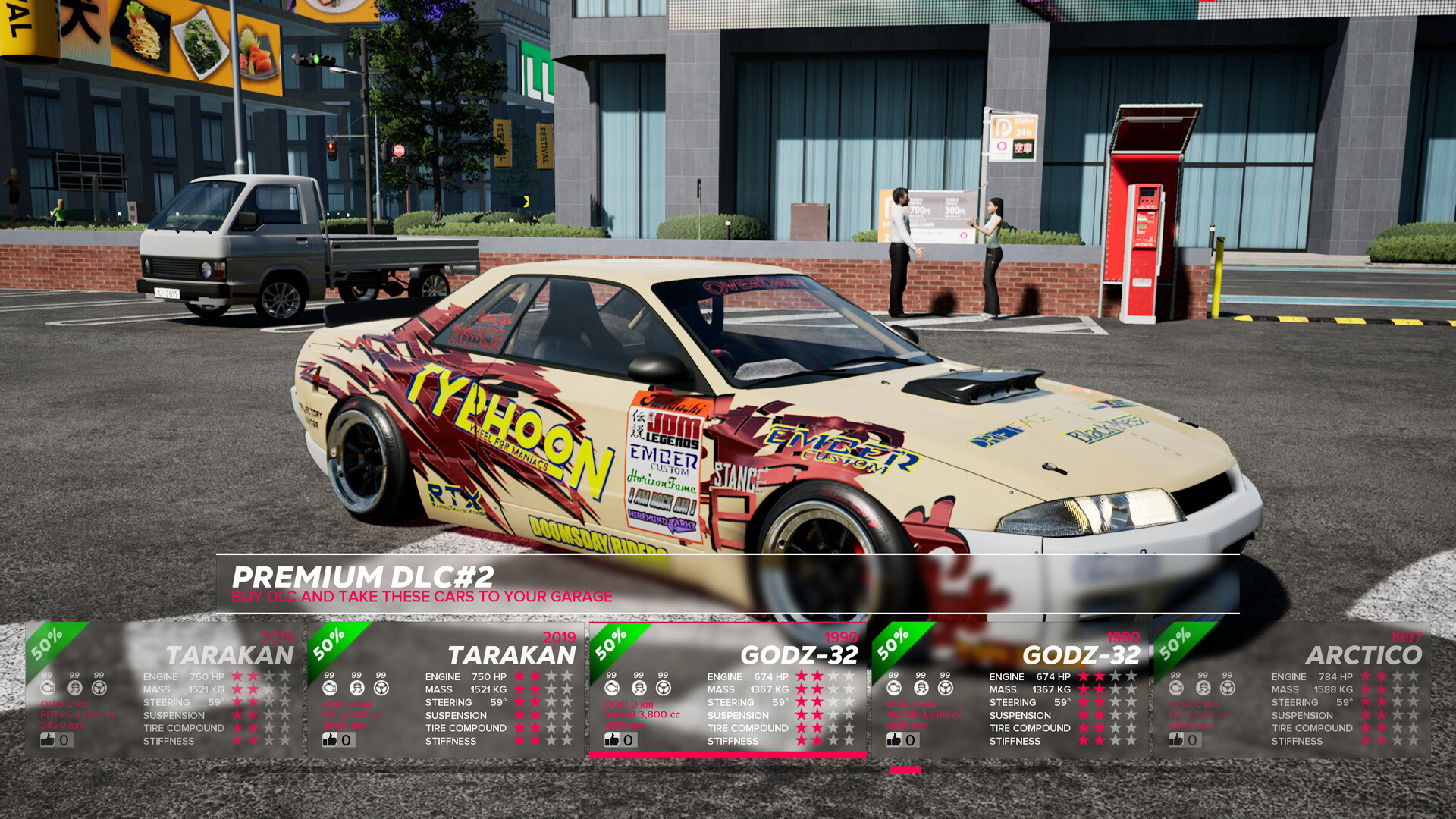Click the BUY DLC garage link text

point(422,597)
